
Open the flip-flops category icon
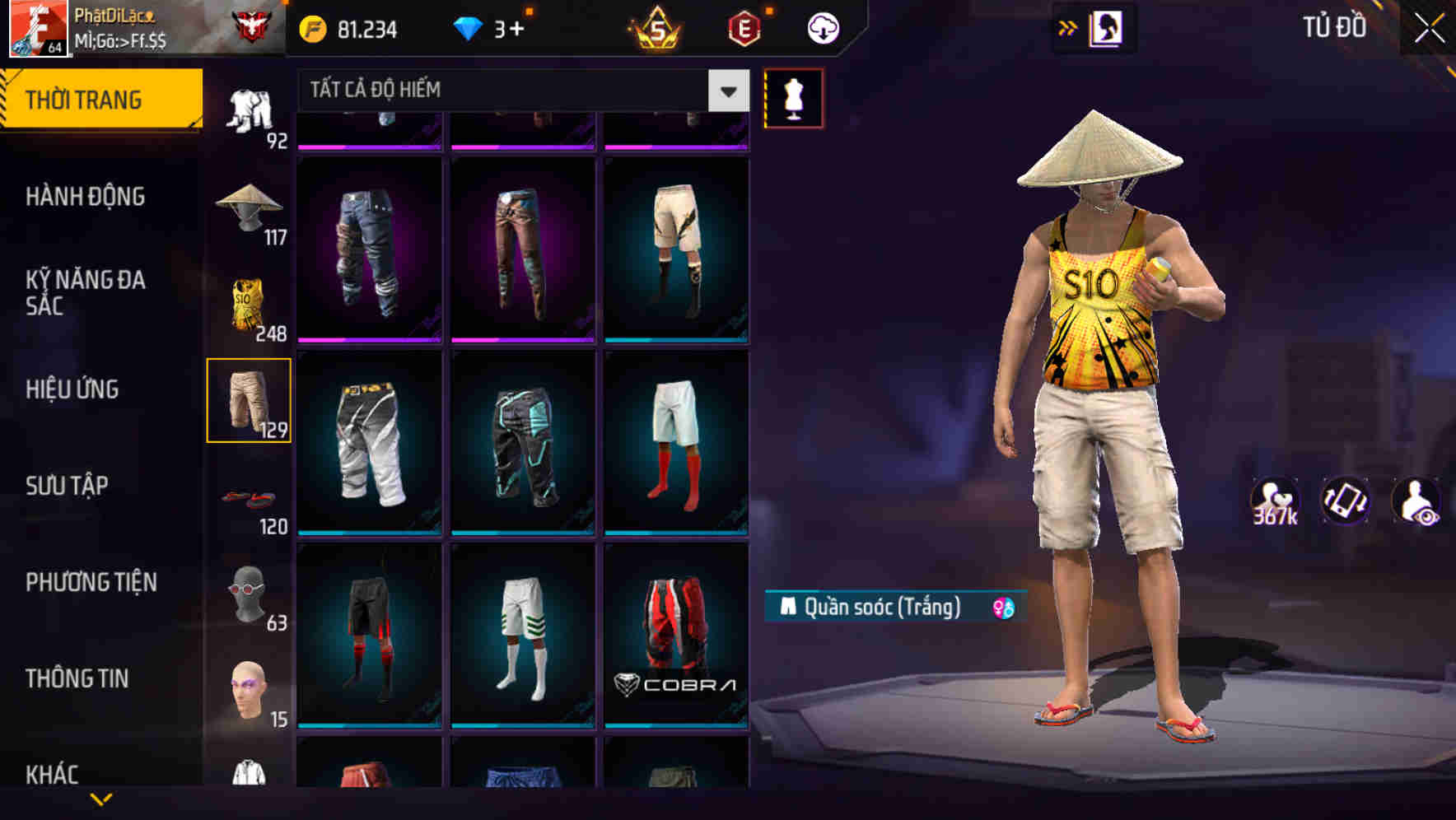tap(250, 498)
